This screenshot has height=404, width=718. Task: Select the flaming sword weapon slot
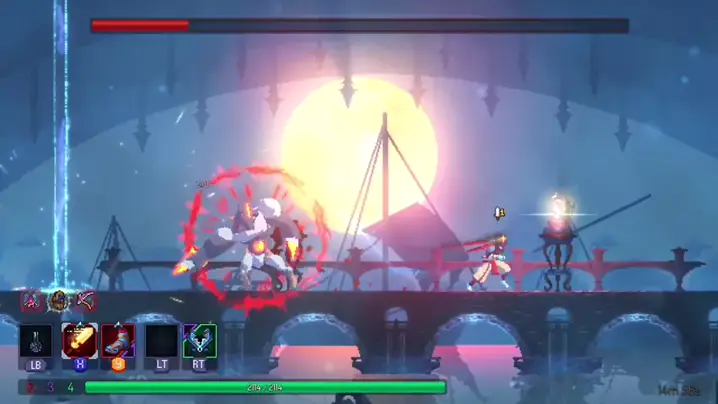79,341
